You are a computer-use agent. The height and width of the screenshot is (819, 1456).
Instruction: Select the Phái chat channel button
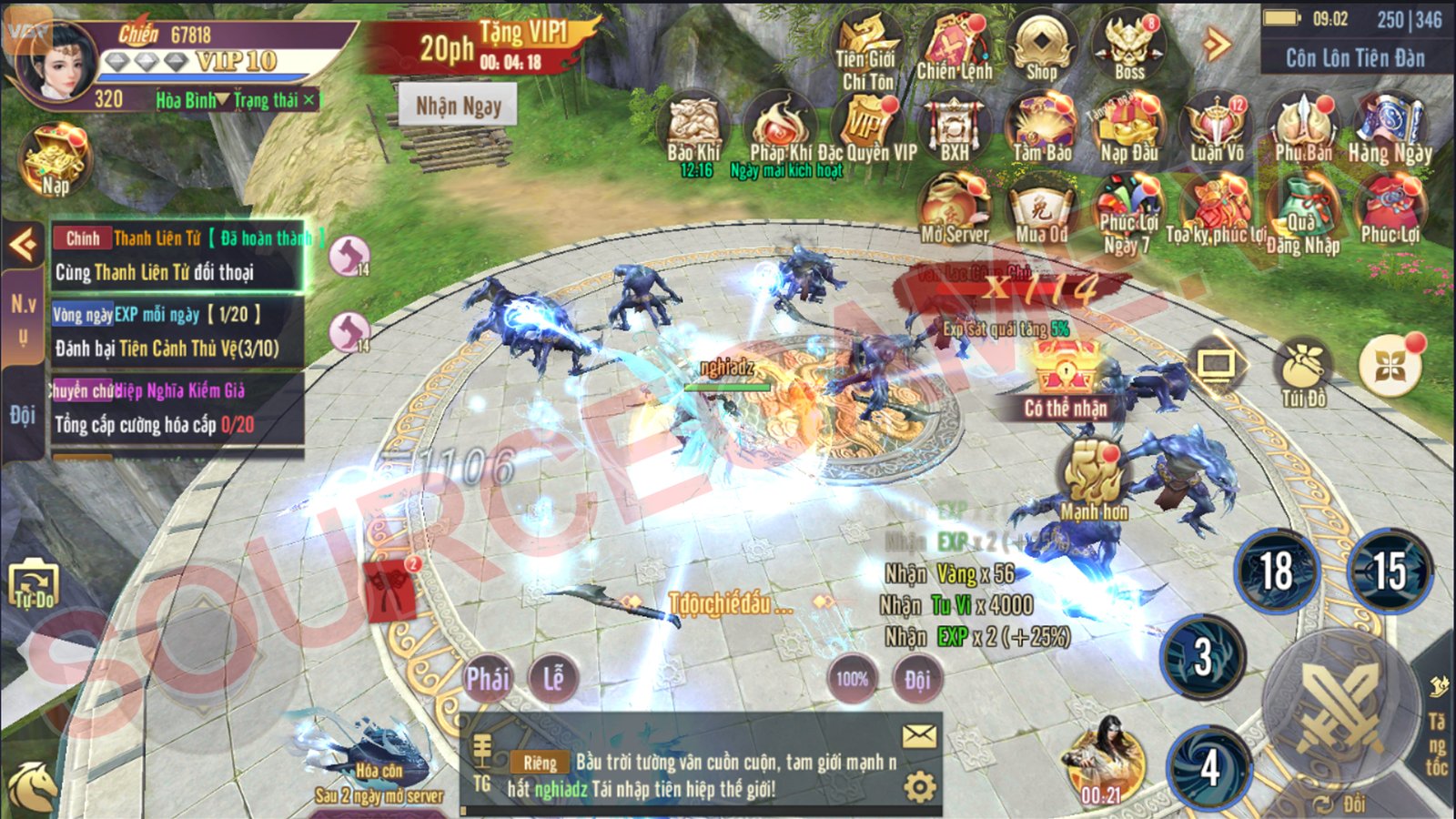coord(488,678)
